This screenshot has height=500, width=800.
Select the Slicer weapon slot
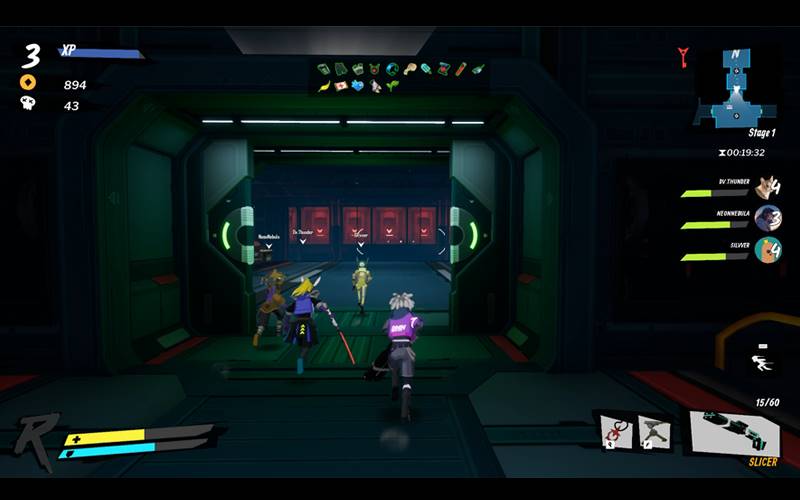tap(738, 431)
